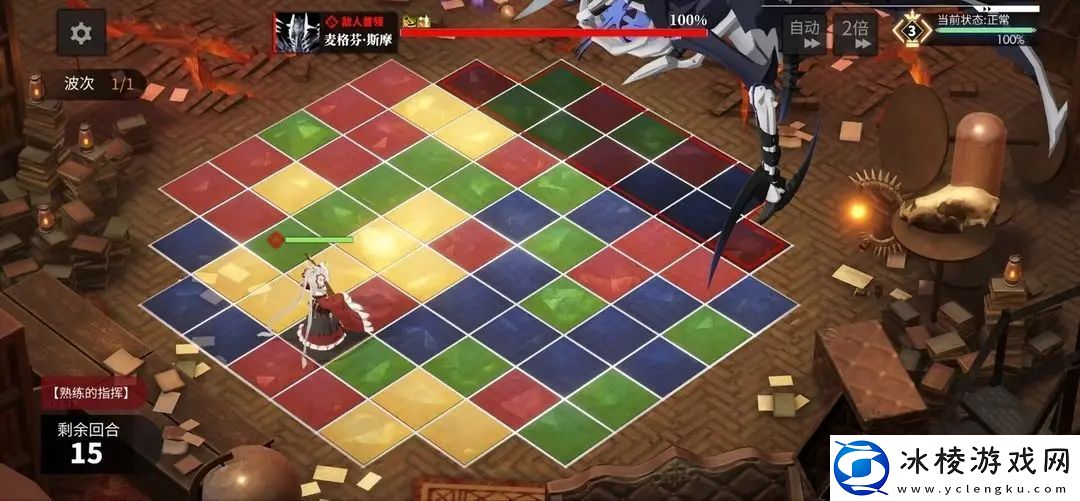Toggle the 自动 auto-battle button

pos(804,33)
